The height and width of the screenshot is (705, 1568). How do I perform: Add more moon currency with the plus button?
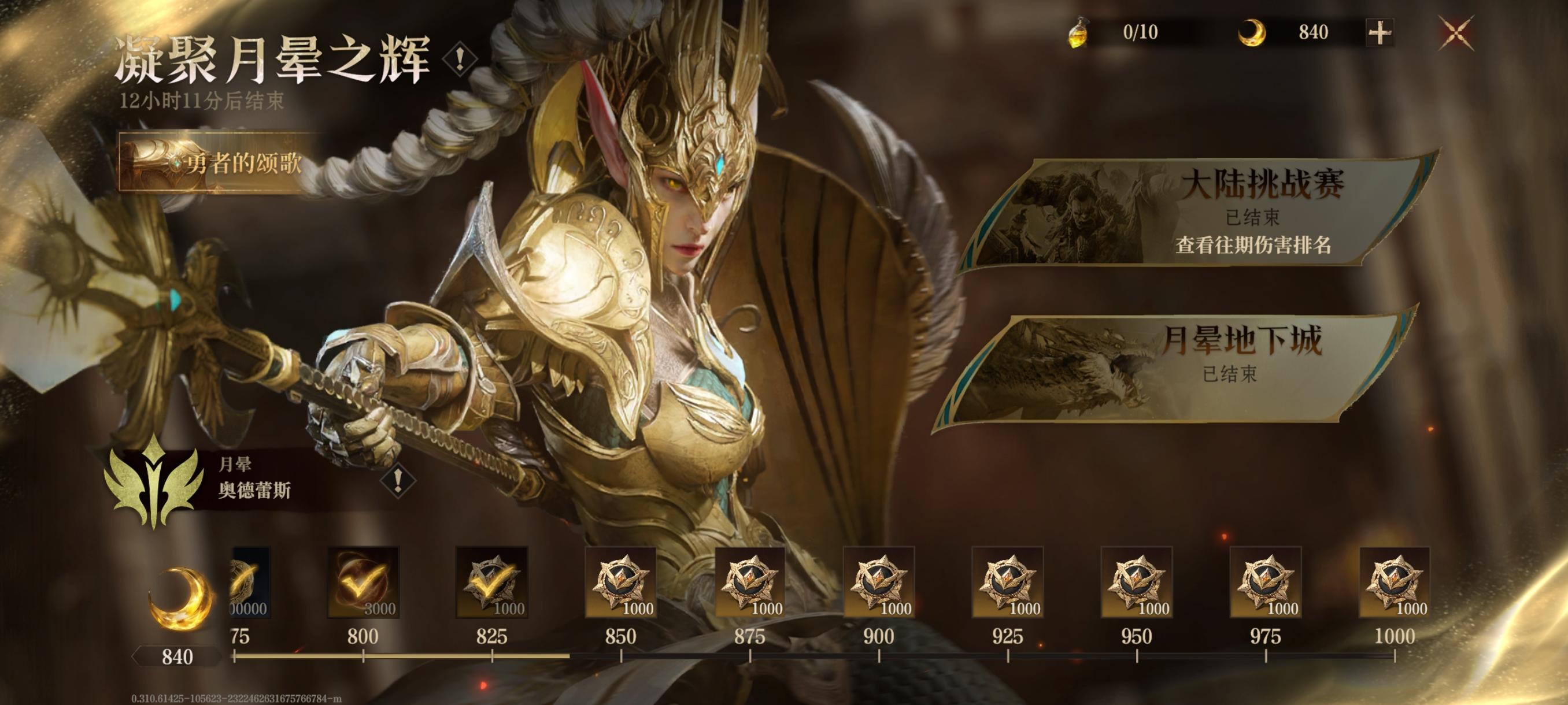point(1380,33)
